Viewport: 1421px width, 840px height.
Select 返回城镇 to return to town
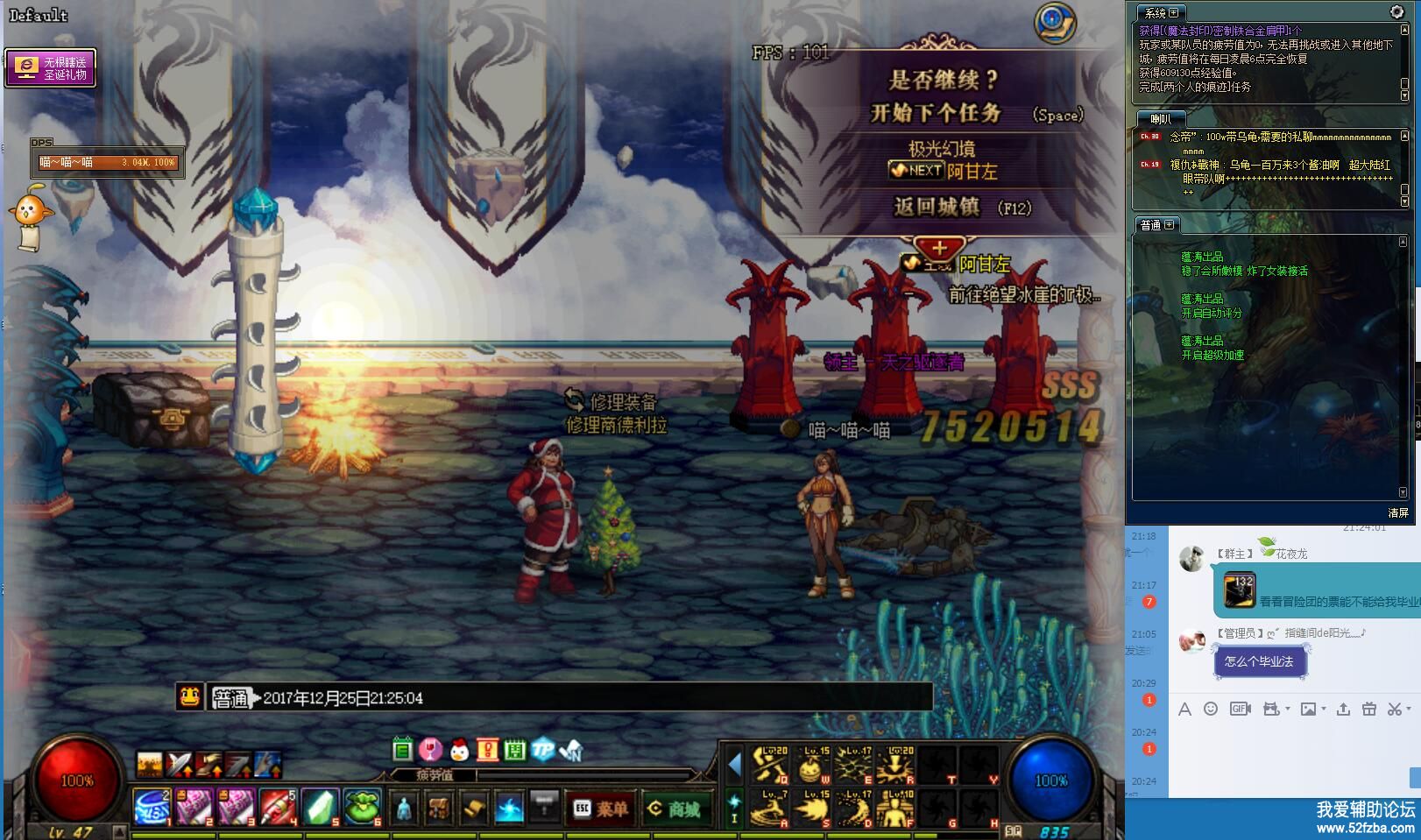pyautogui.click(x=937, y=208)
